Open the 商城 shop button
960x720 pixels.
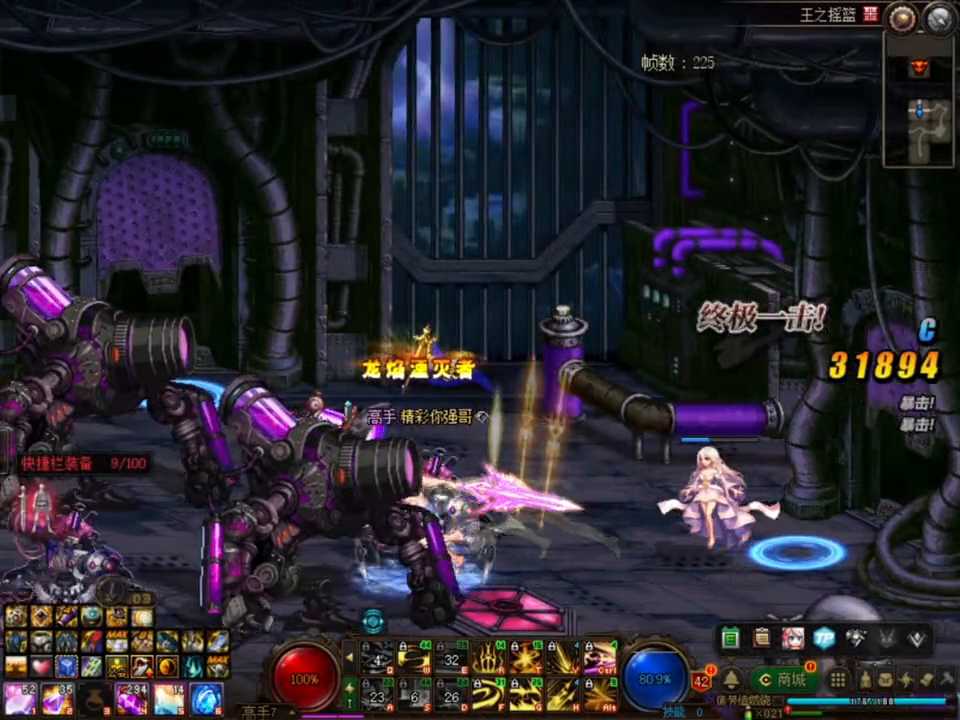782,680
